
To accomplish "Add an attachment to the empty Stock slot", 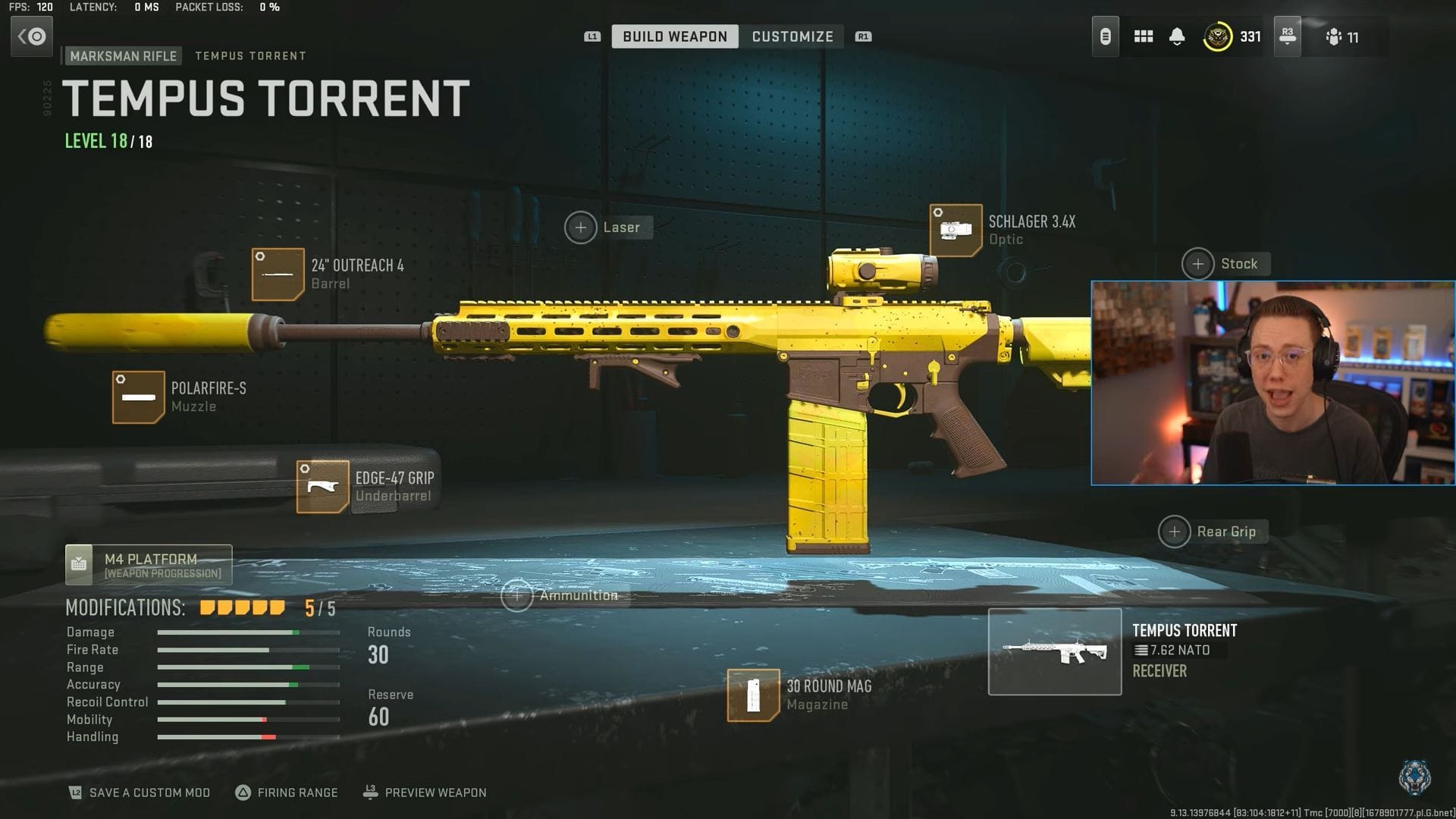I will point(1198,264).
